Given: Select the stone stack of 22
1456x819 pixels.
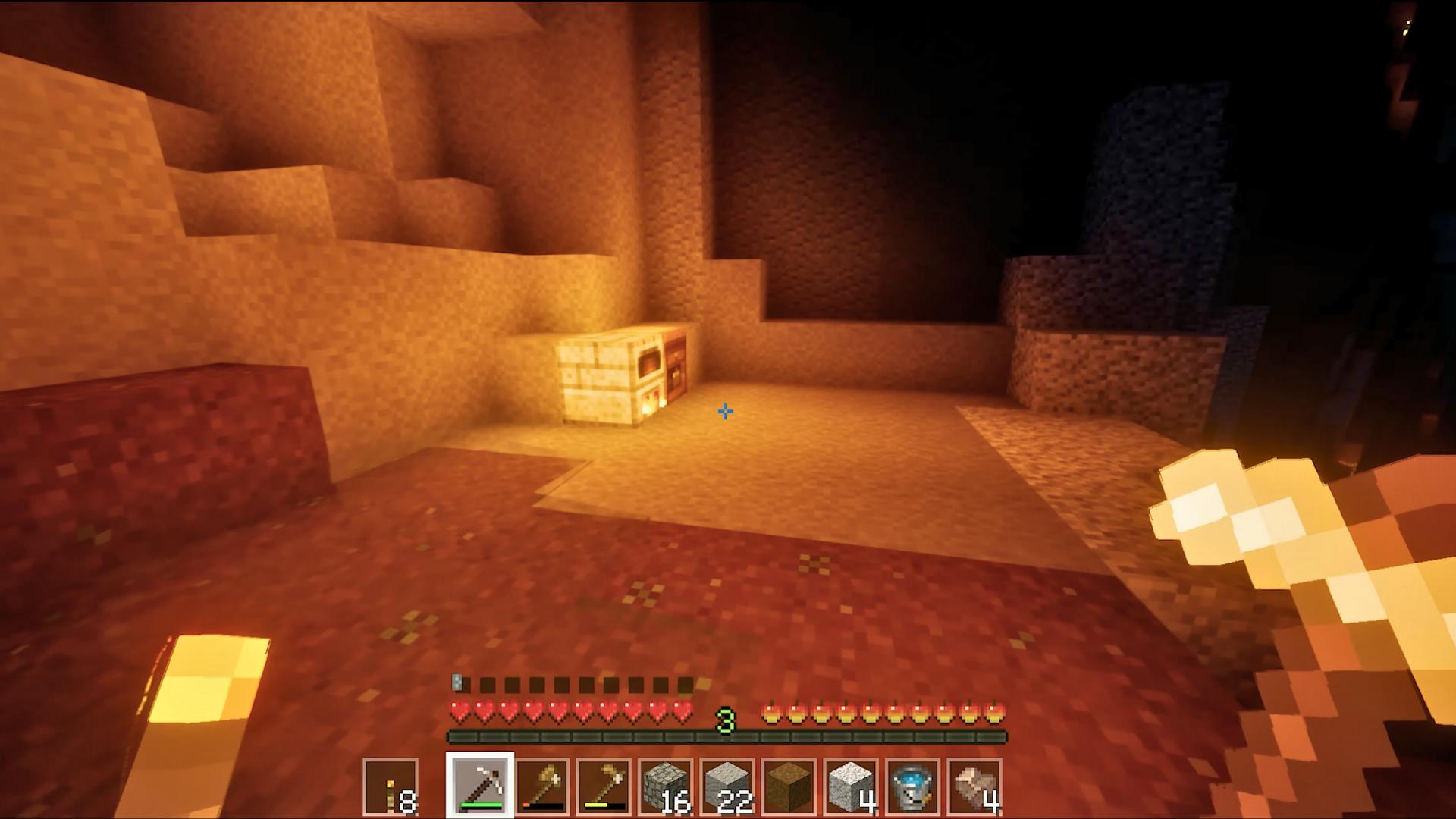Looking at the screenshot, I should click(727, 786).
